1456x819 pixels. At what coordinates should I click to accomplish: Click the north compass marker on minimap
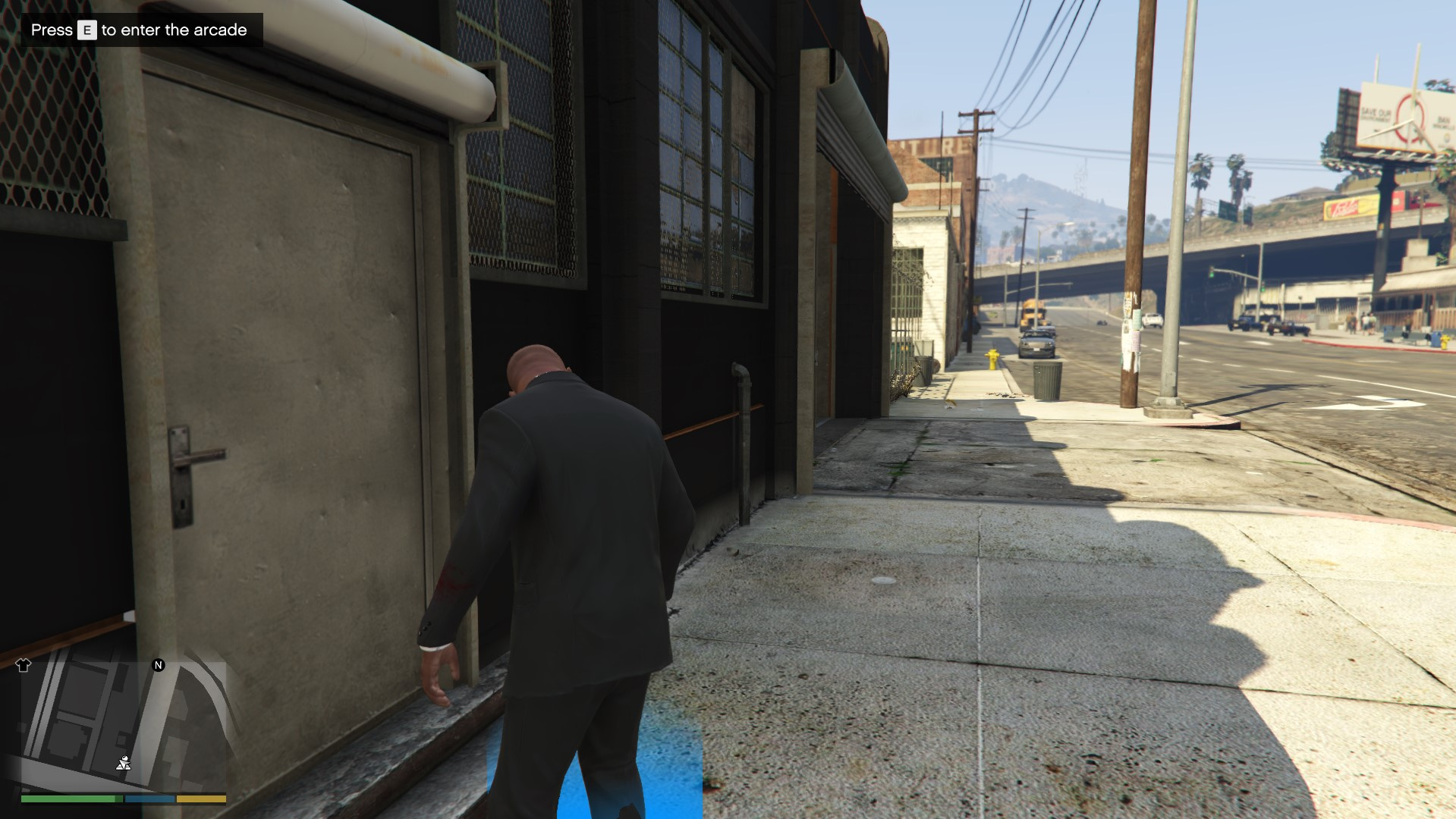(159, 665)
